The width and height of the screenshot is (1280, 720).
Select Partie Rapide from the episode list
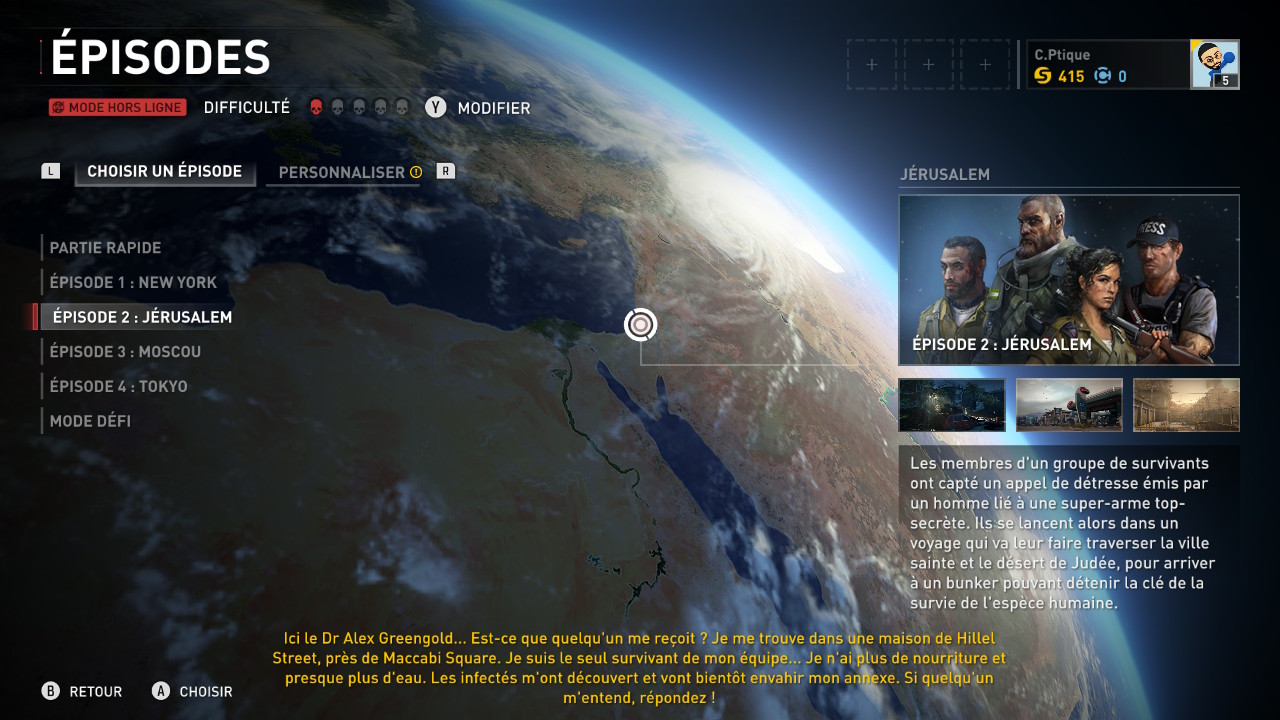(105, 248)
